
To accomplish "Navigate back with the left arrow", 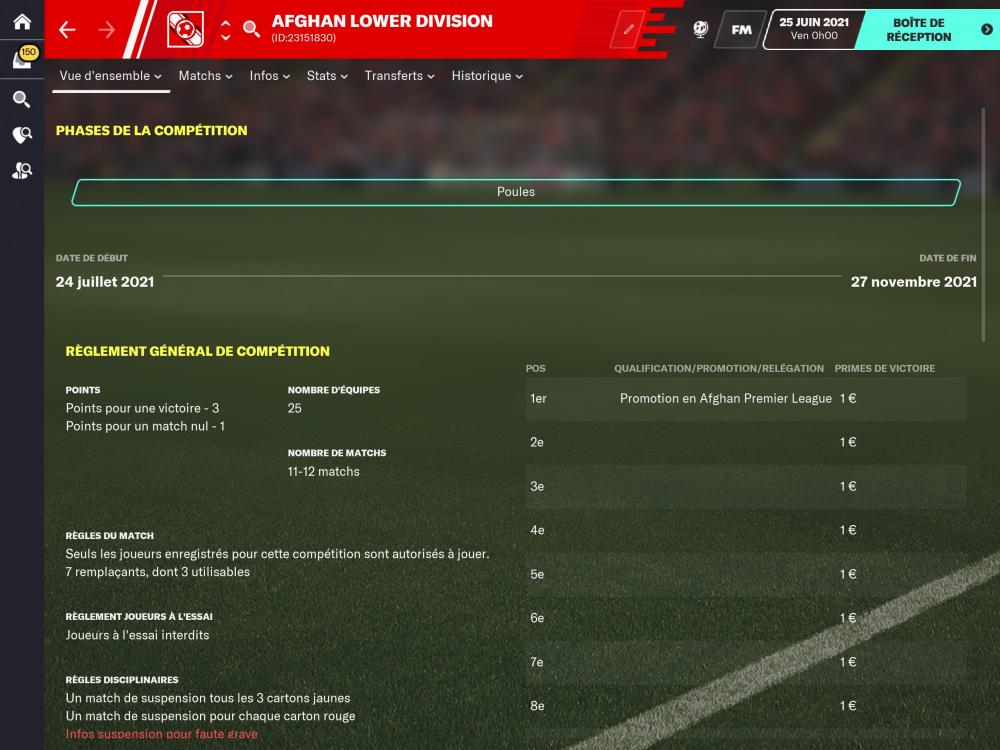I will tap(67, 30).
